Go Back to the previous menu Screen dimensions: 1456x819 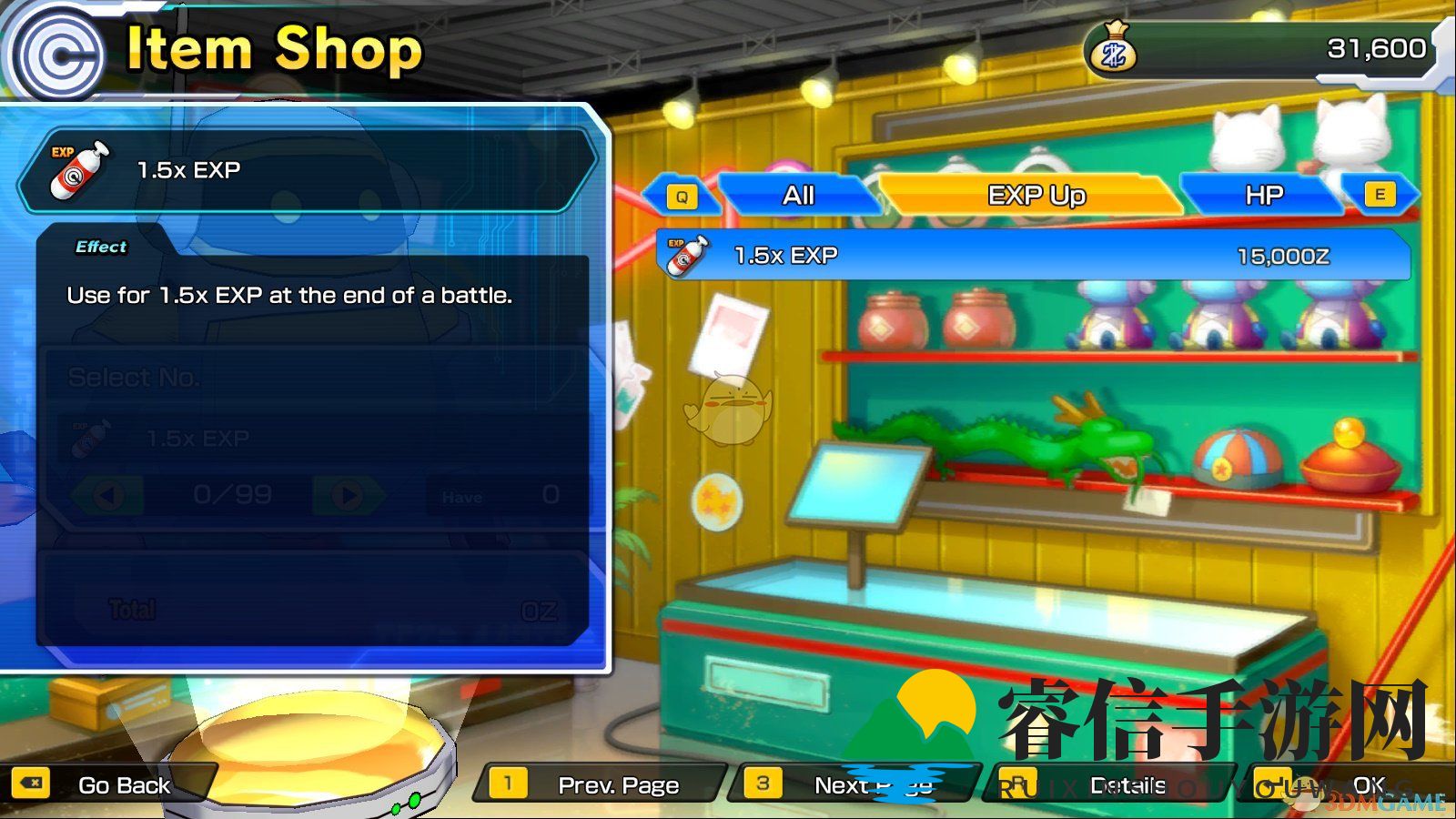(107, 784)
